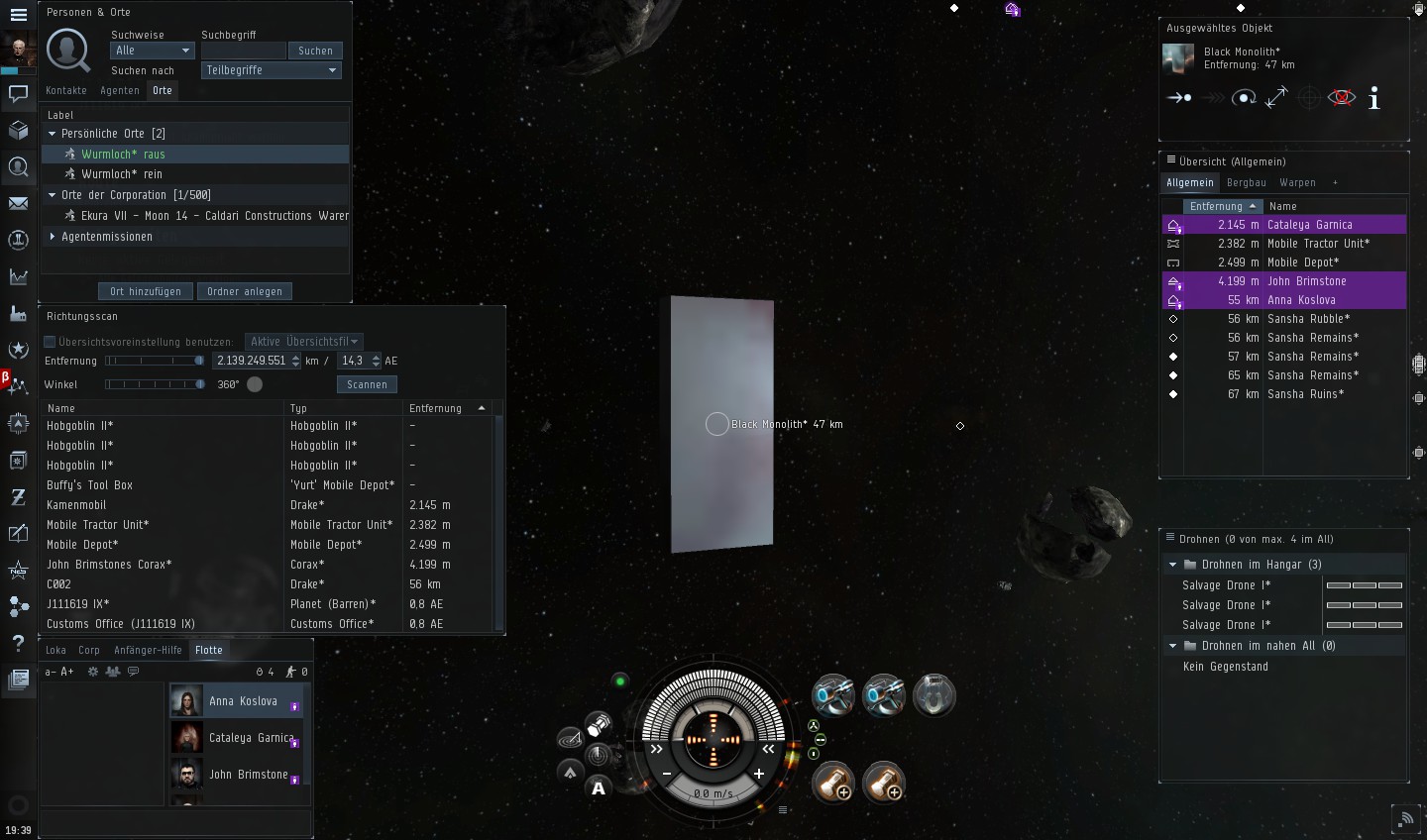Image resolution: width=1427 pixels, height=840 pixels.
Task: Click the Suchen search button
Action: [315, 51]
